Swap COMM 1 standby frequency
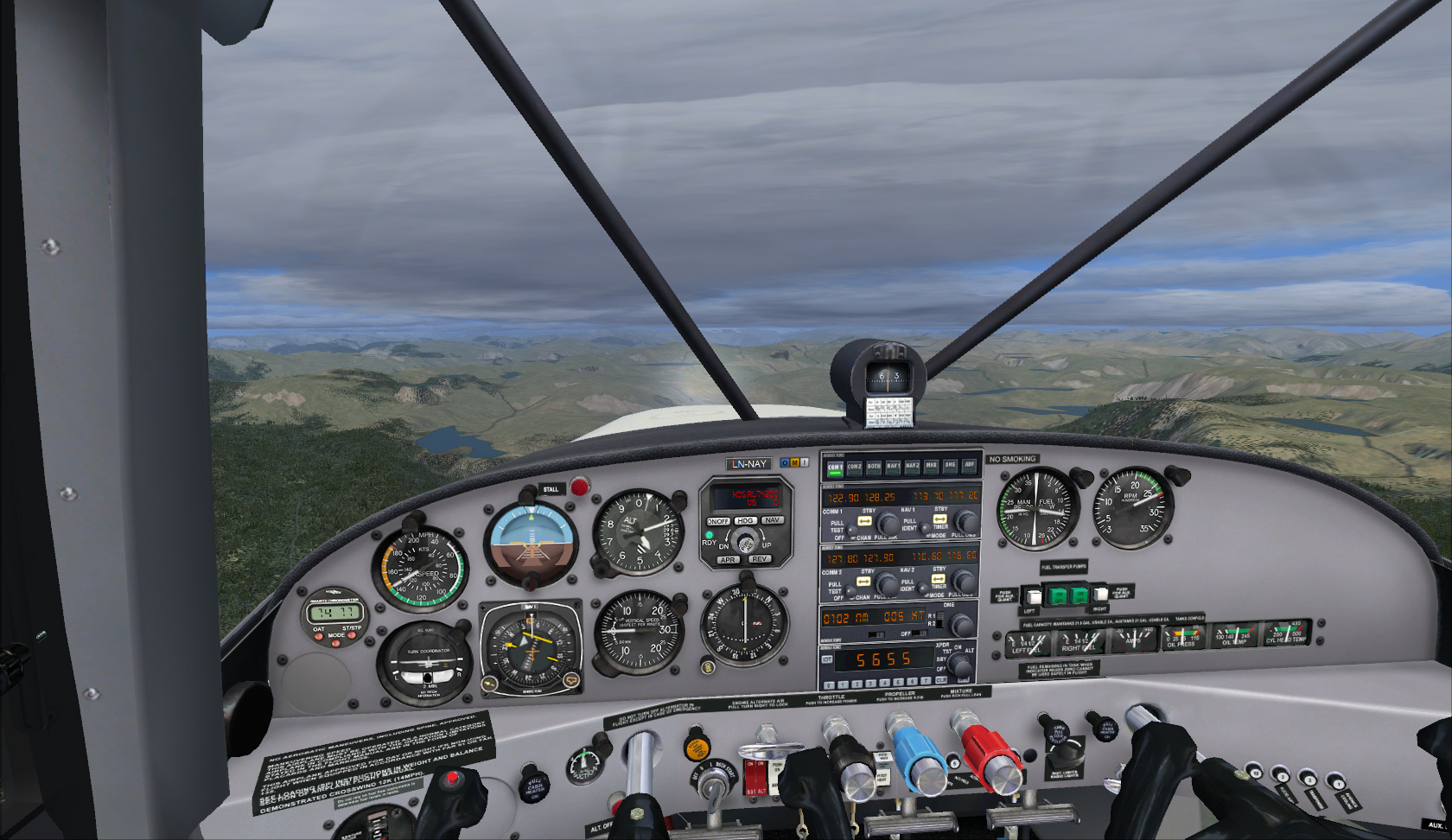1452x840 pixels. coord(864,521)
